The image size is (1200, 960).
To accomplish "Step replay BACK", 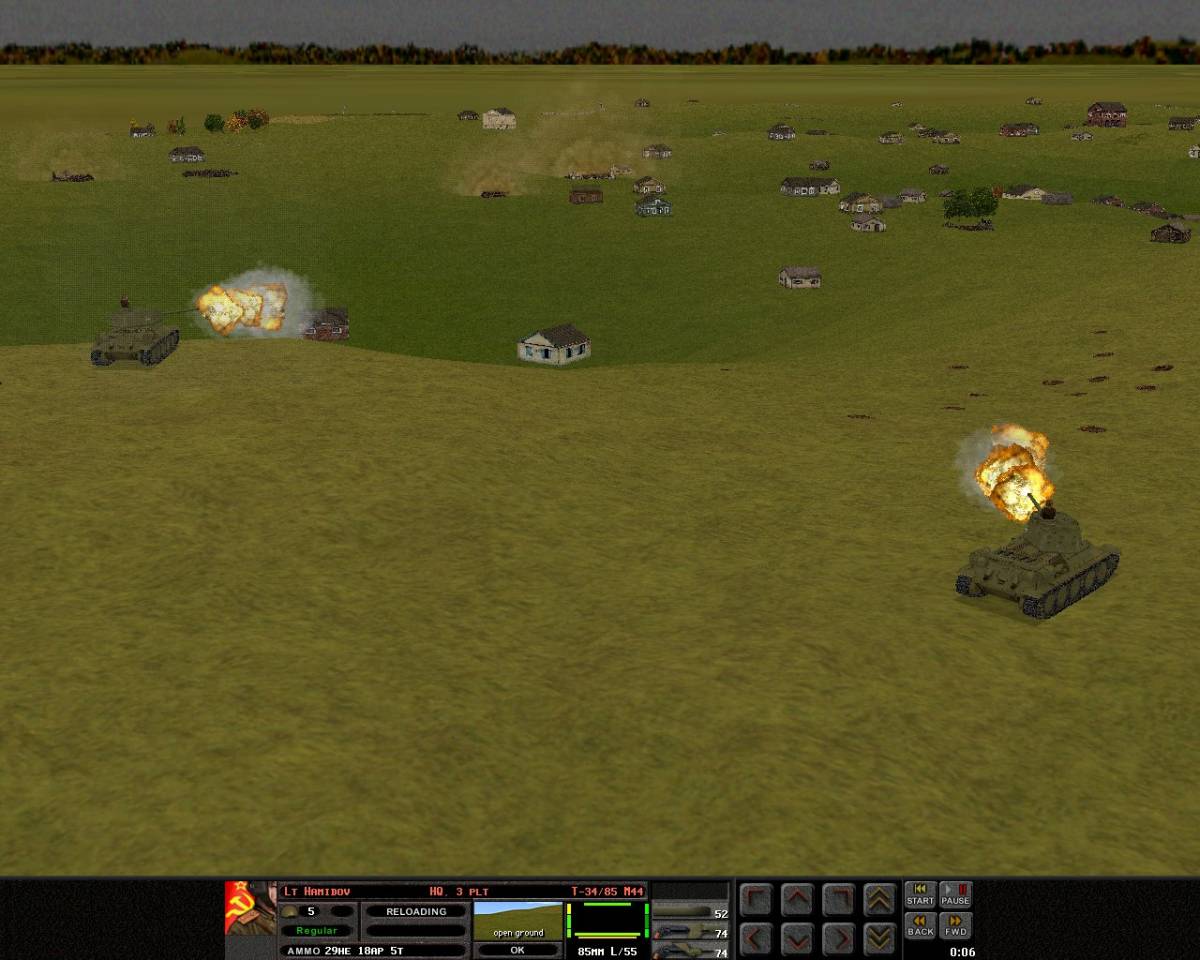I will tap(920, 926).
